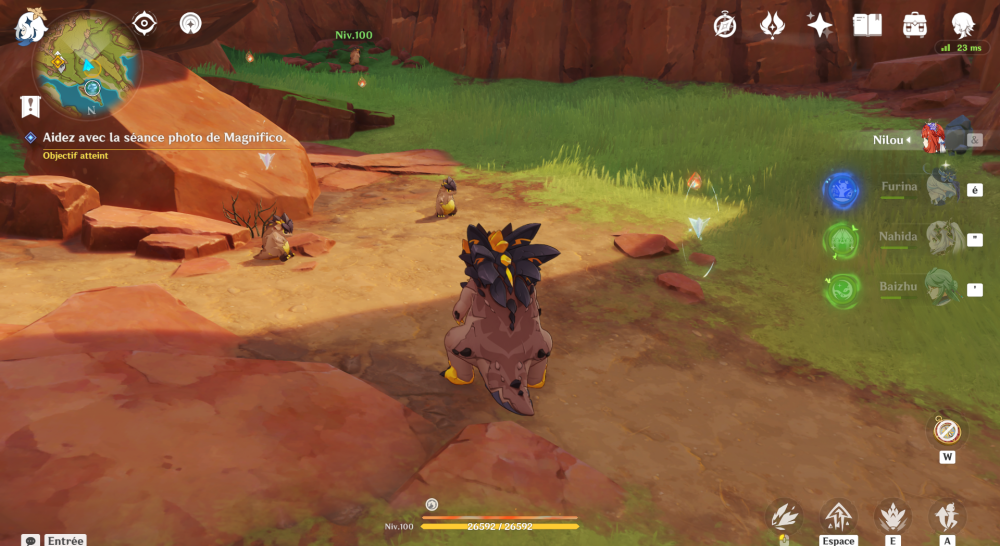Open the Paimon main menu
The width and height of the screenshot is (1000, 546).
pyautogui.click(x=29, y=25)
